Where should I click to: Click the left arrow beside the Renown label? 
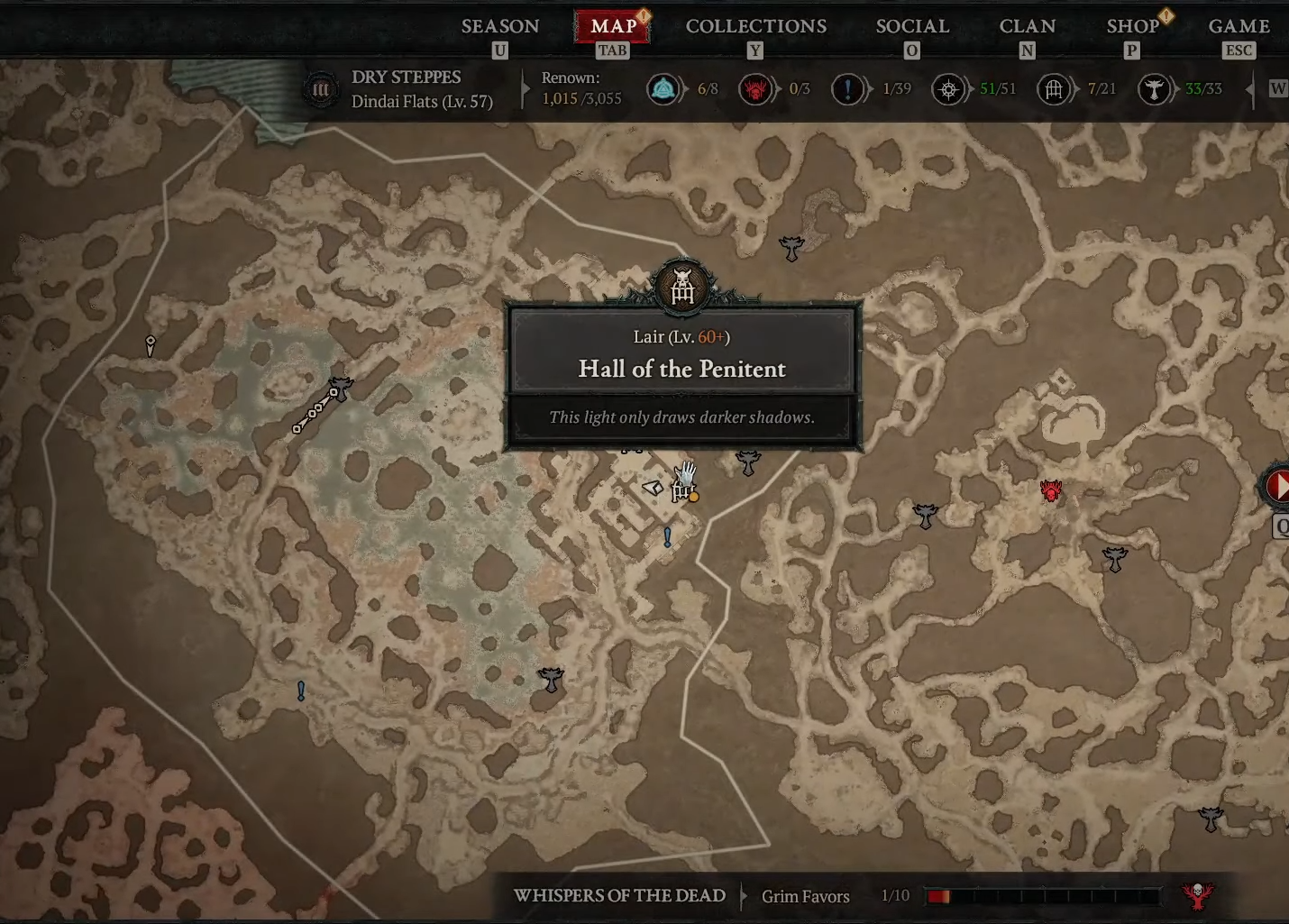[524, 89]
